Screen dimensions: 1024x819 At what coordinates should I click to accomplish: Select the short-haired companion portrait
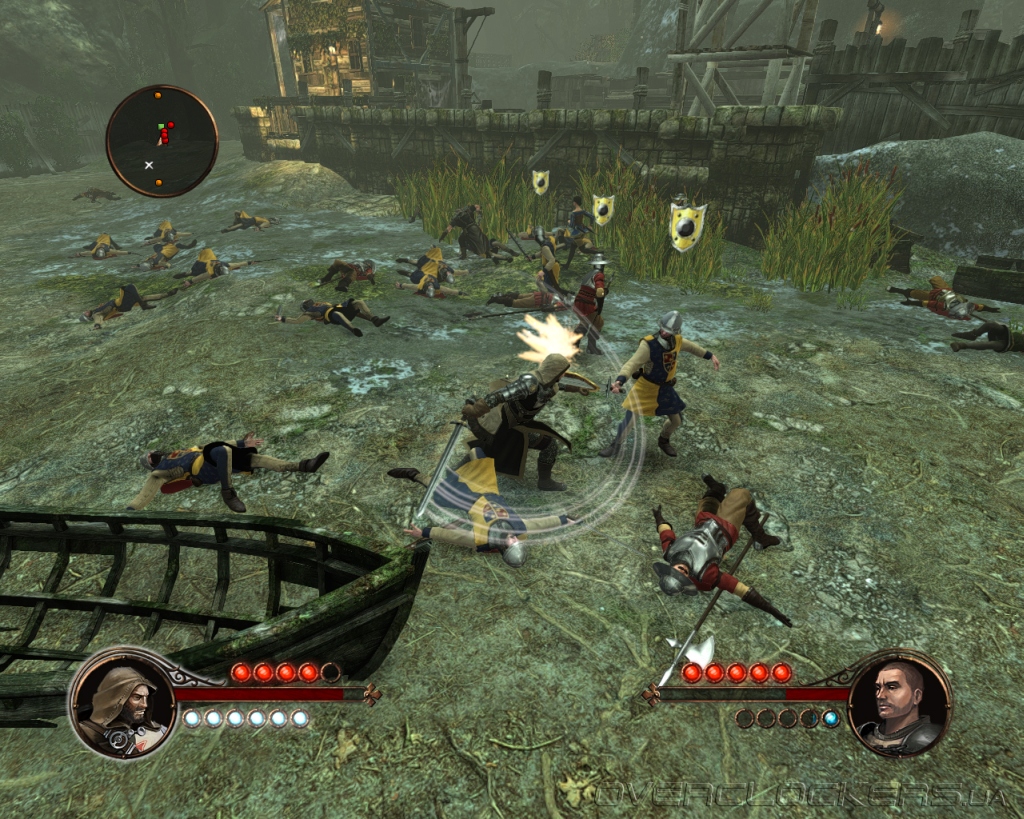coord(898,703)
